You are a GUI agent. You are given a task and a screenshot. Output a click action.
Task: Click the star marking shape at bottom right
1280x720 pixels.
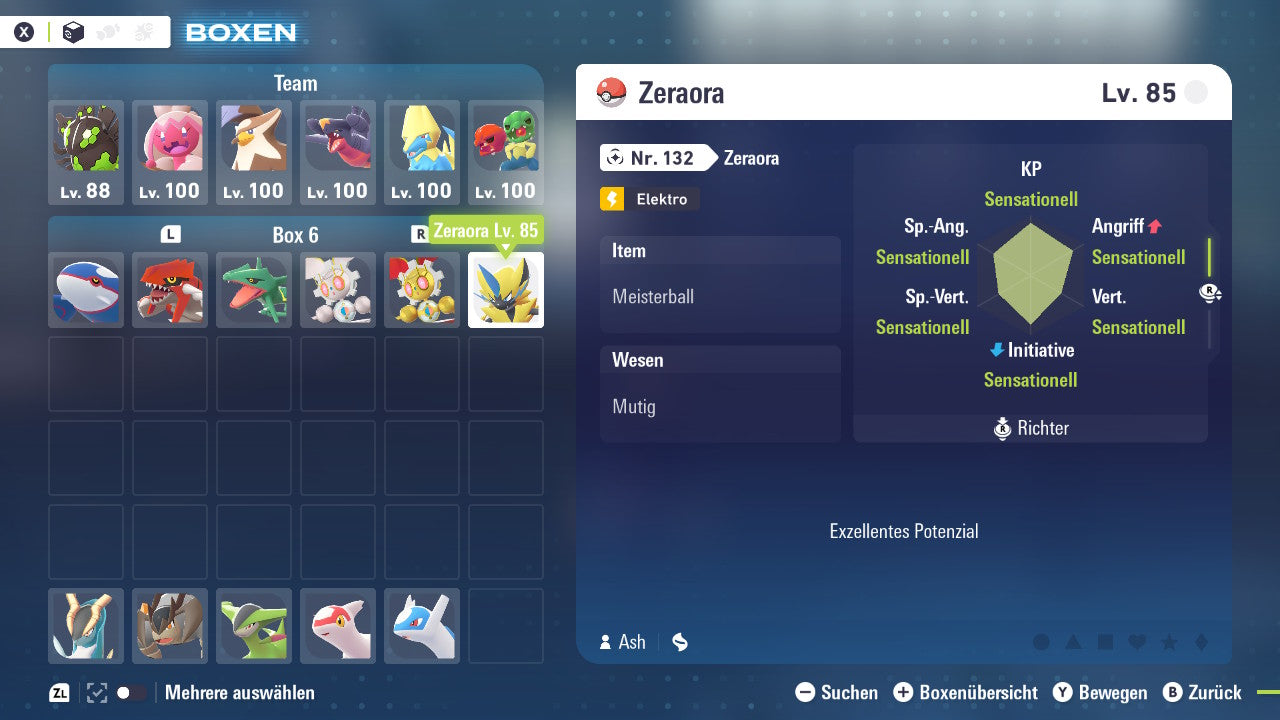[x=1170, y=642]
